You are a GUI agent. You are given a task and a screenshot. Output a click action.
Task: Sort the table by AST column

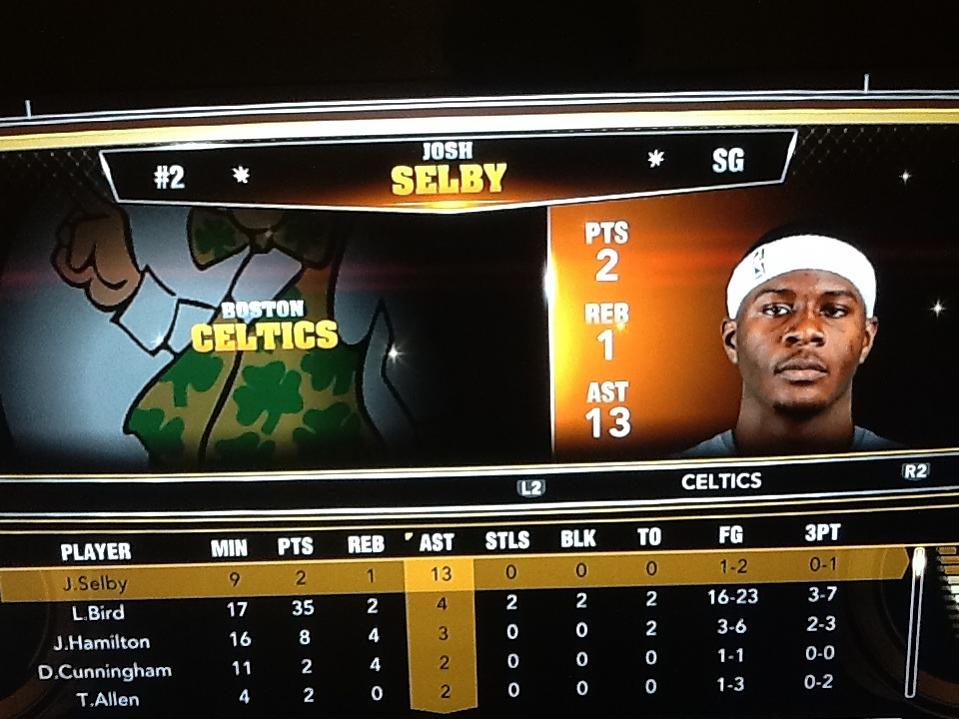[x=437, y=543]
